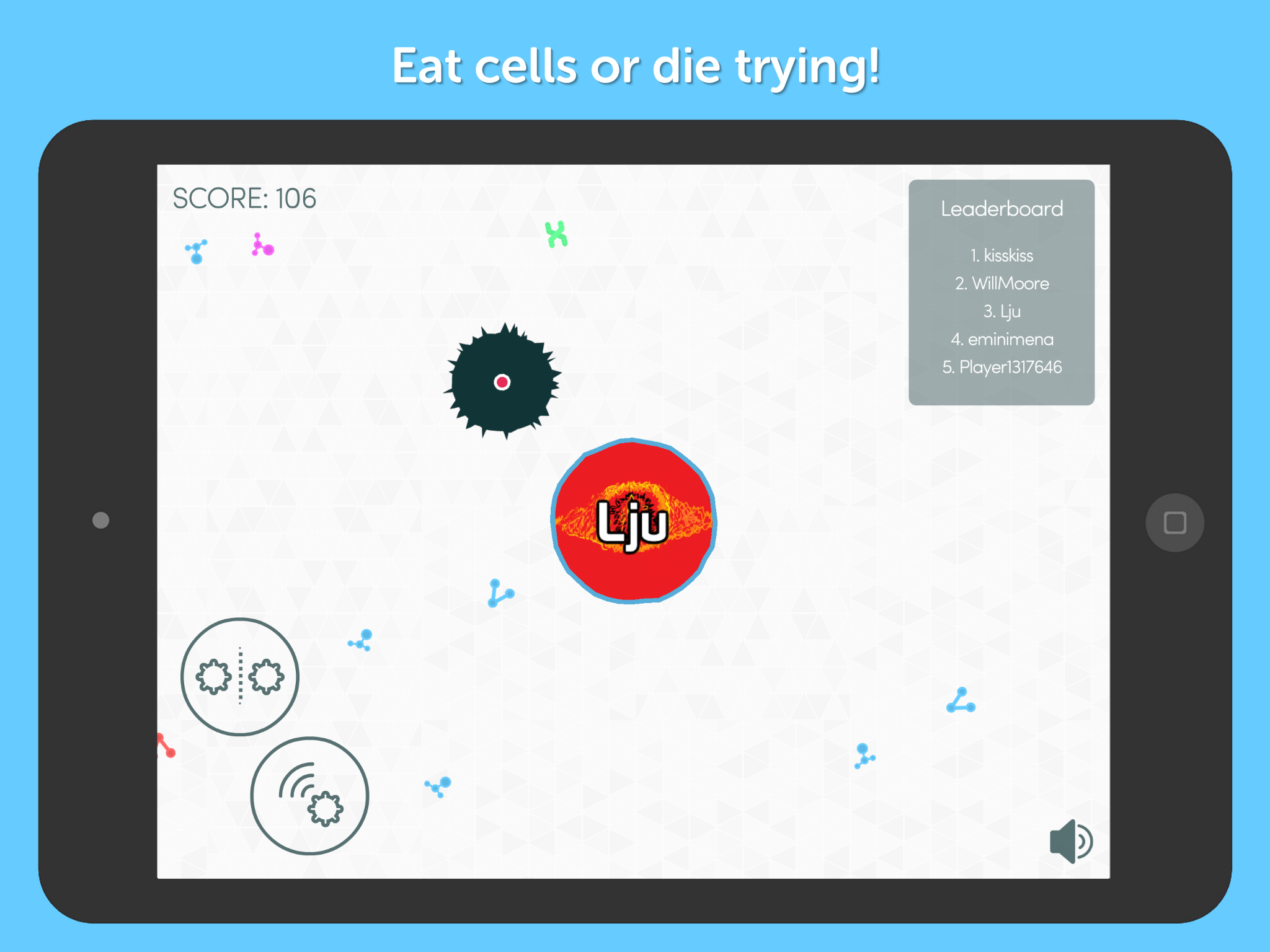Image resolution: width=1270 pixels, height=952 pixels.
Task: Expand details for leaderboard entry eminimena
Action: 1003,339
